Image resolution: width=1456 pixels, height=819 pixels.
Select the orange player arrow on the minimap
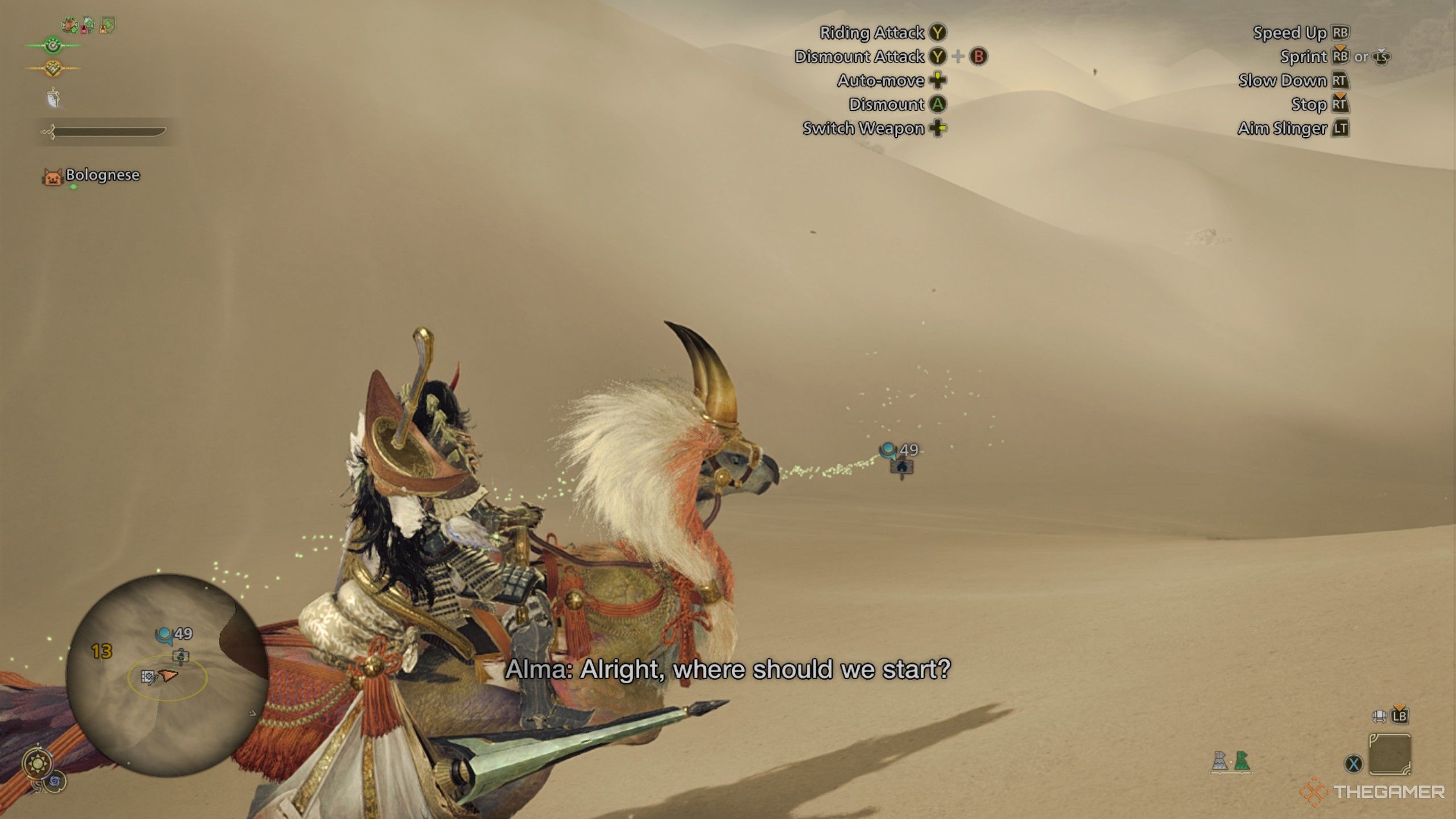(168, 675)
